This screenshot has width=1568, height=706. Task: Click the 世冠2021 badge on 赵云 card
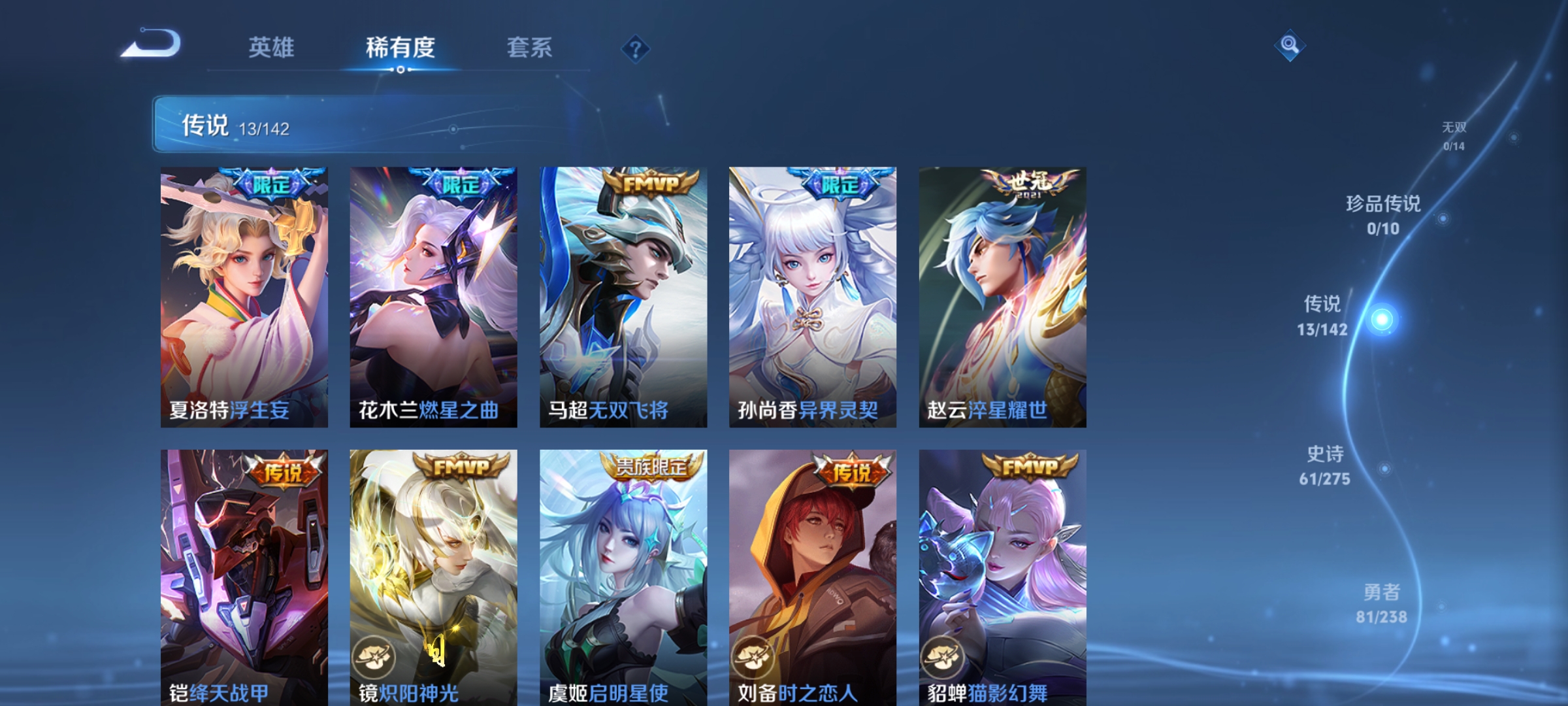(x=1034, y=184)
